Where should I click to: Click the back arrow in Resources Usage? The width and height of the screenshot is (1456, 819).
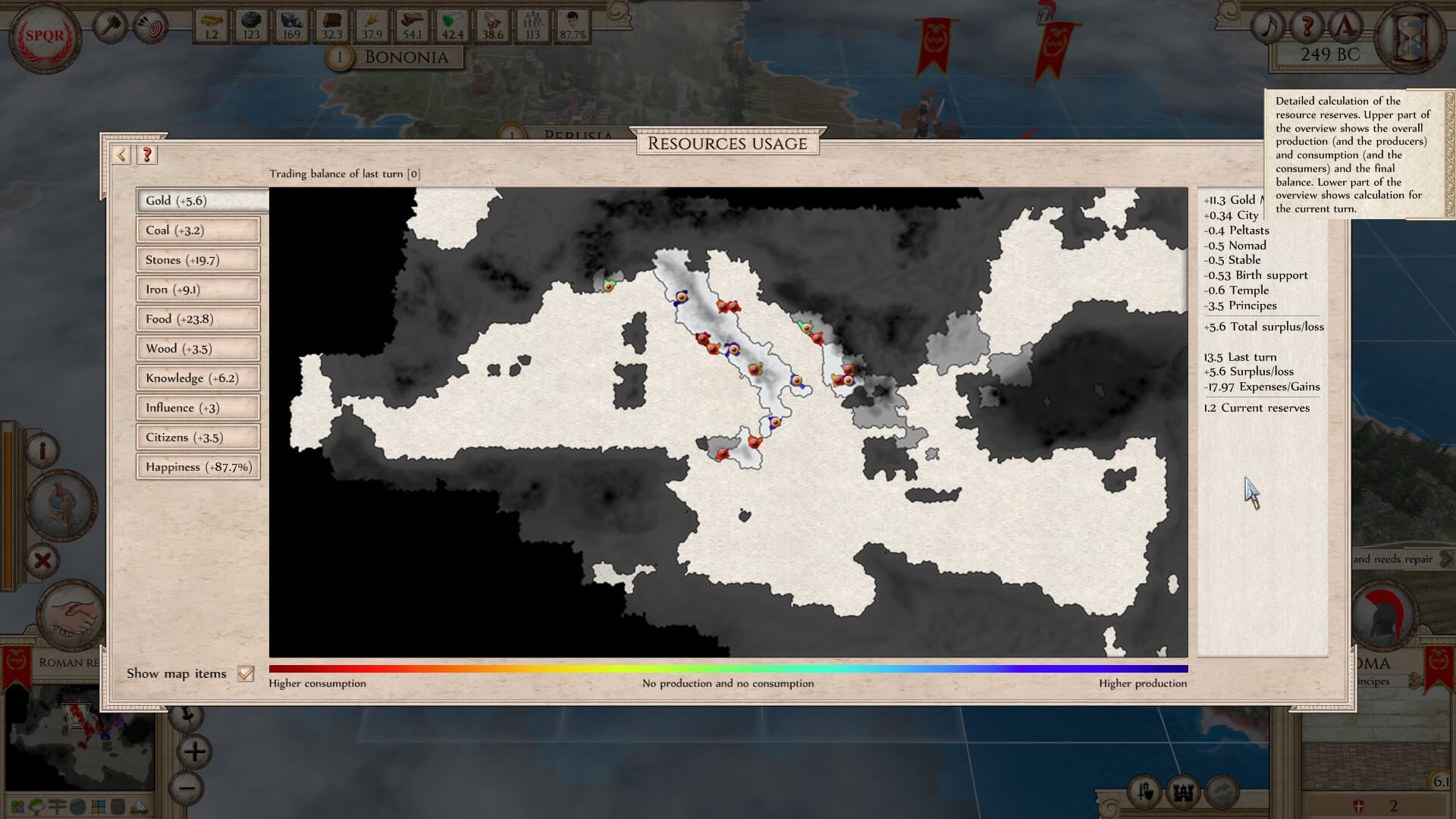click(x=121, y=155)
